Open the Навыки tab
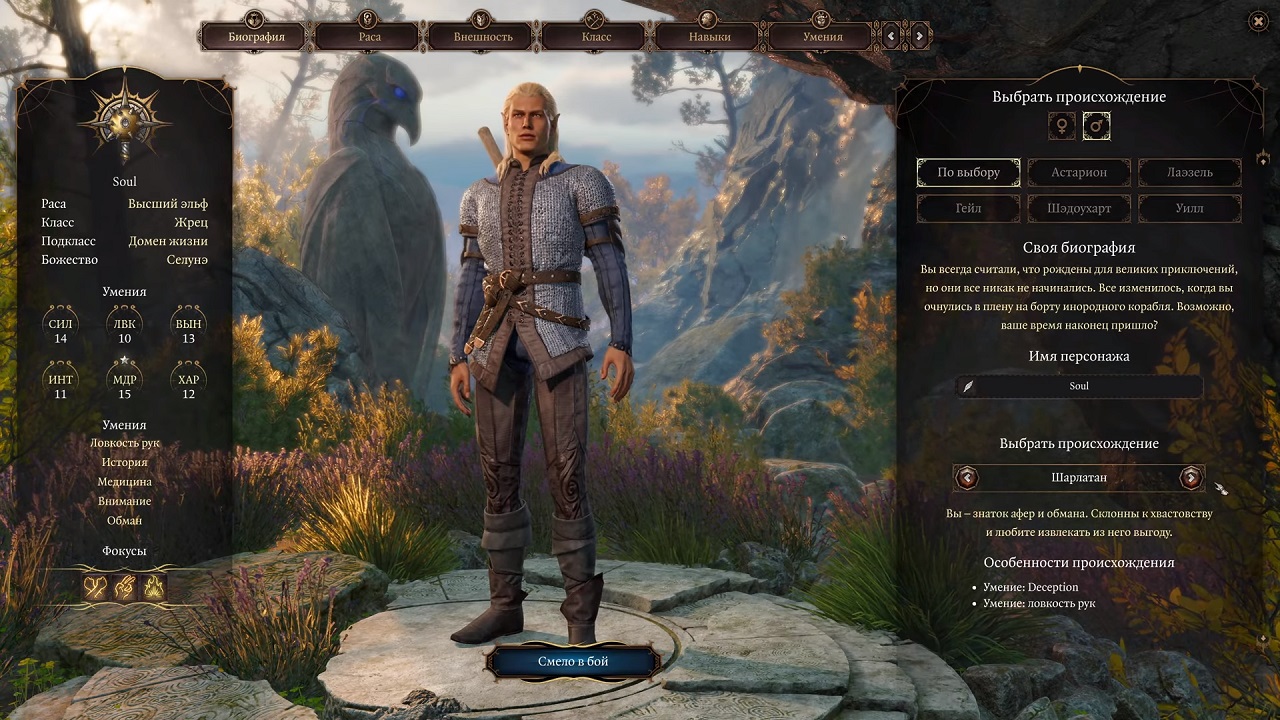 click(x=709, y=37)
